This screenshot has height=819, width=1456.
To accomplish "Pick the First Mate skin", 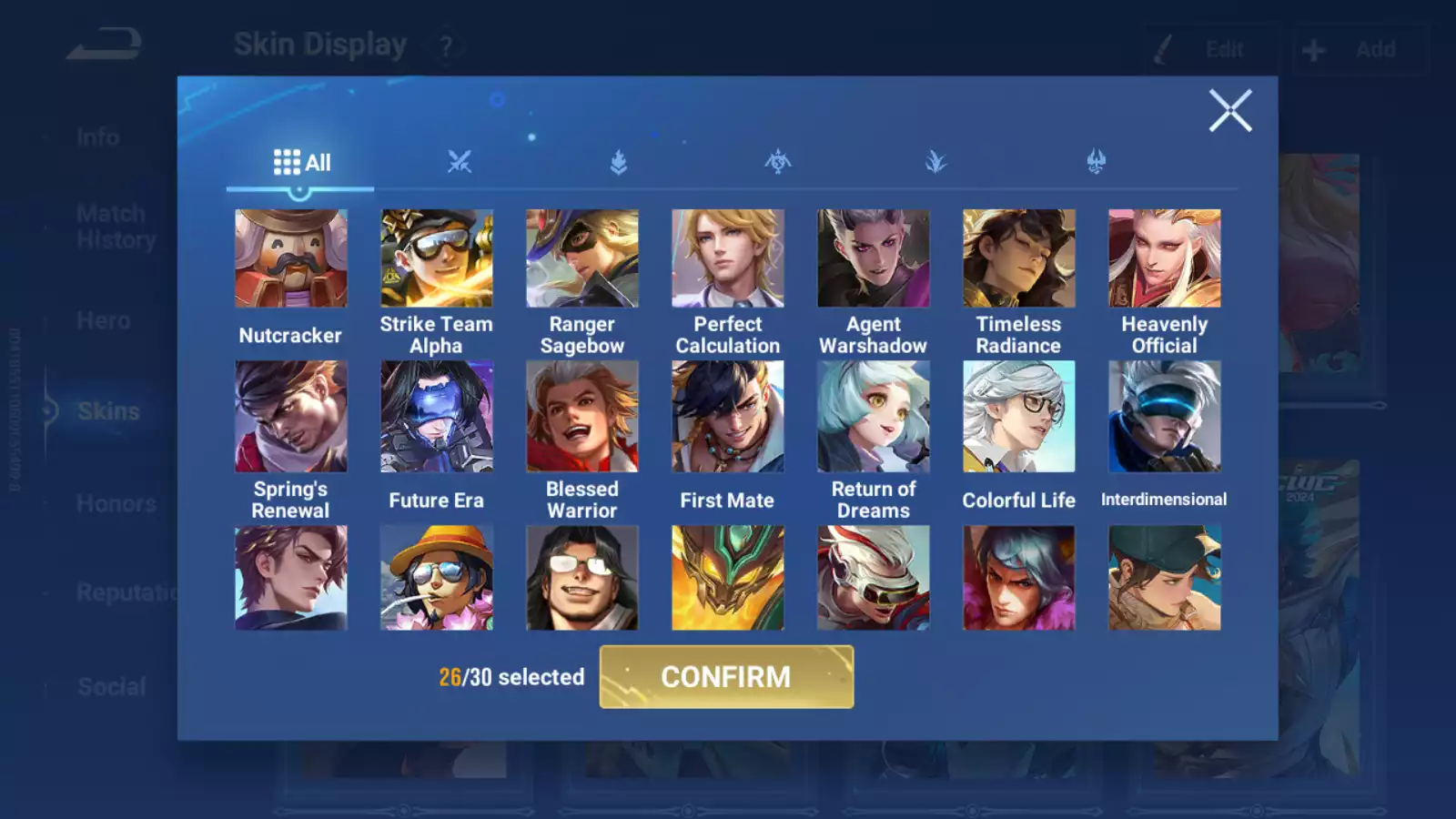I will point(728,417).
